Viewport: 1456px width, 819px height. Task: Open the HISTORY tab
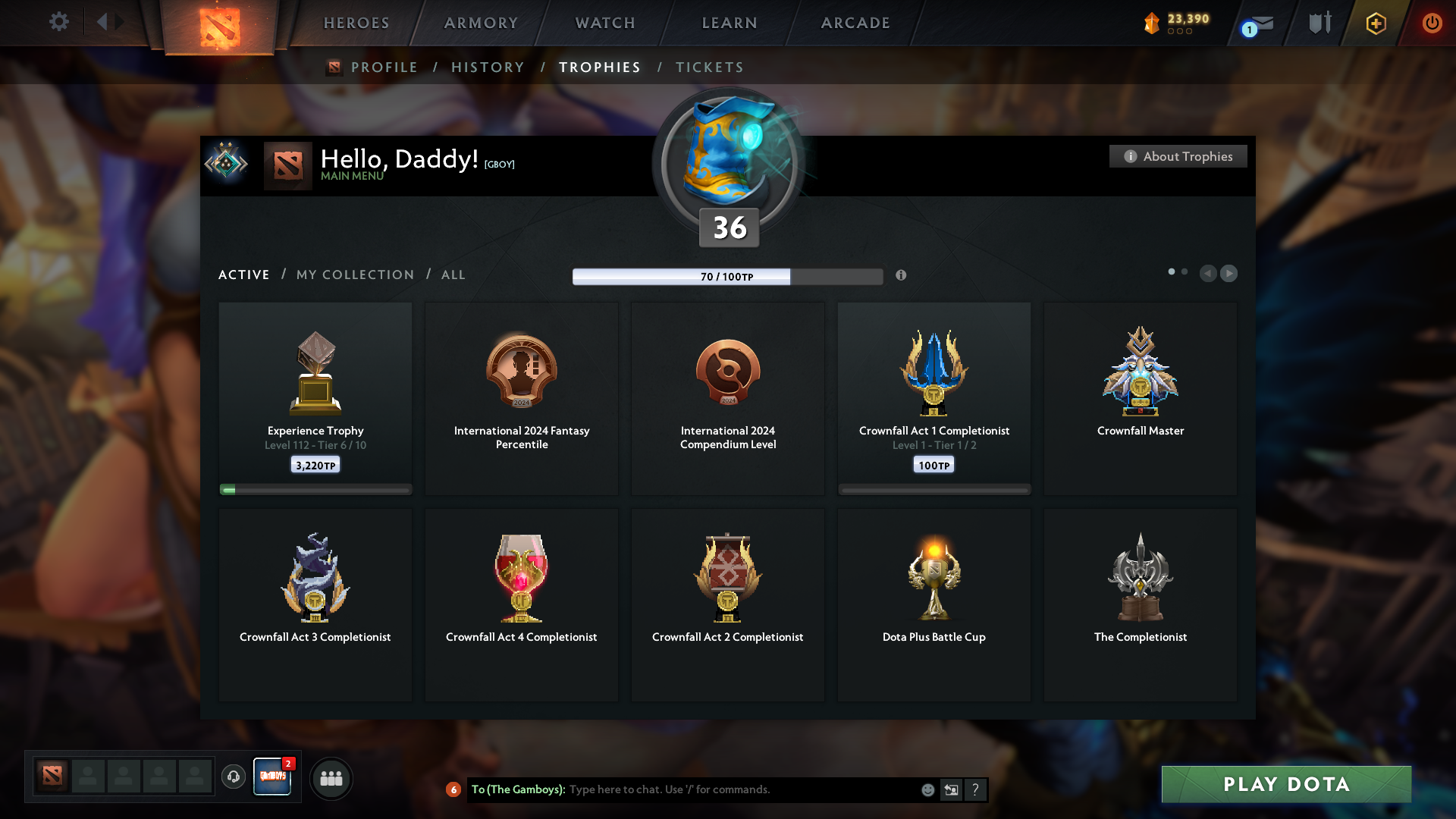coord(488,67)
